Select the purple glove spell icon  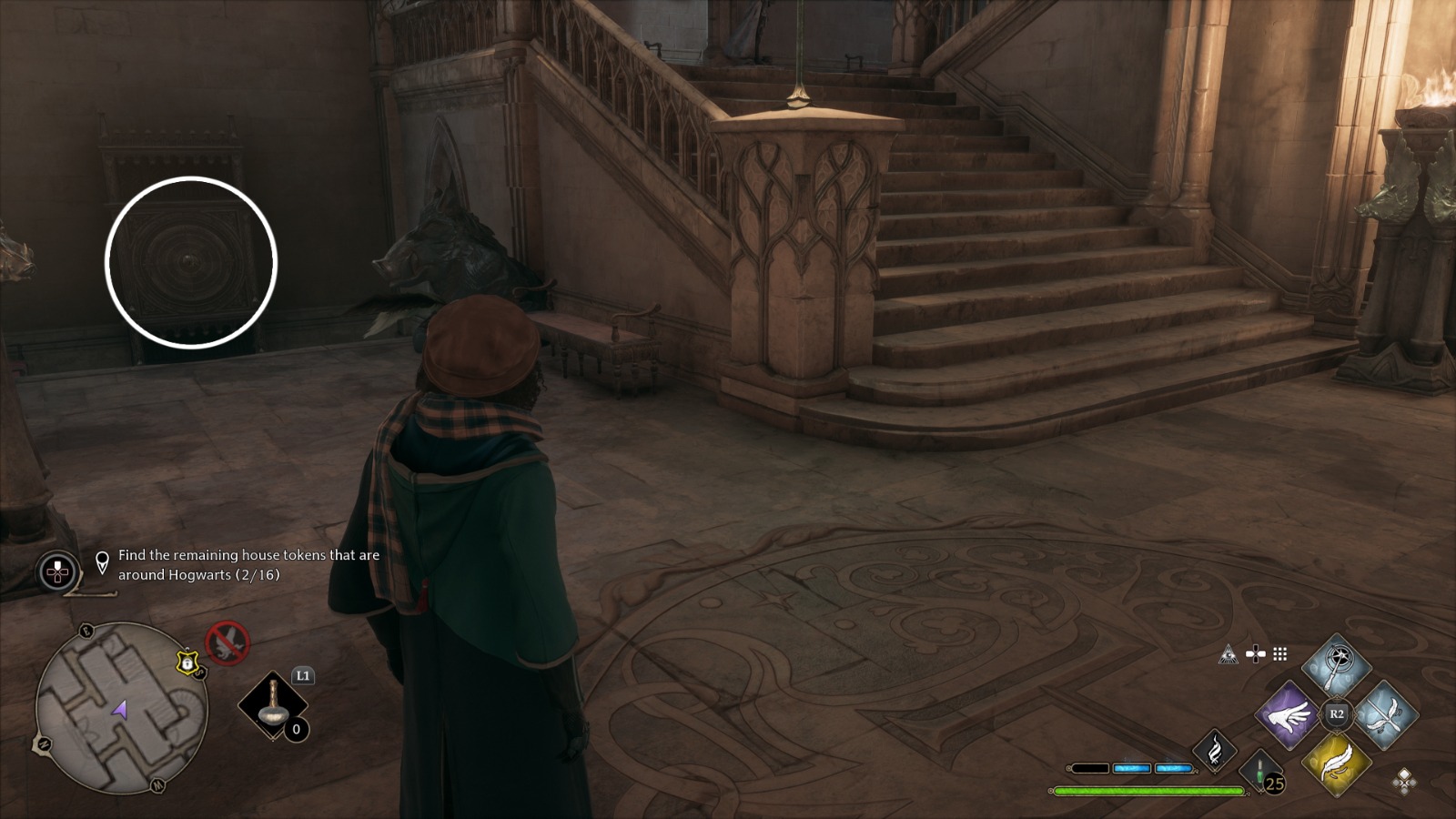1287,716
